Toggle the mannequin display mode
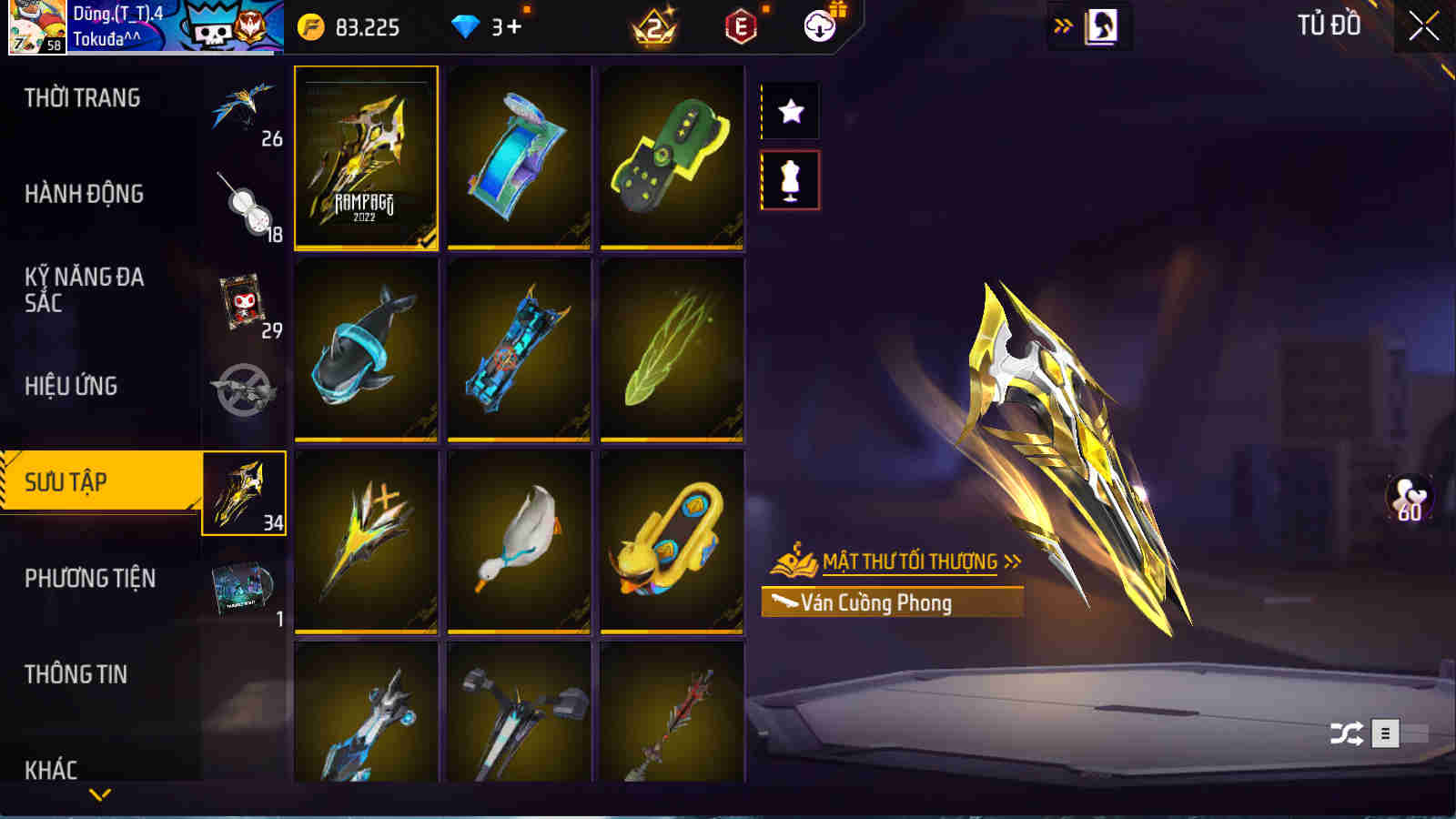 (x=790, y=180)
